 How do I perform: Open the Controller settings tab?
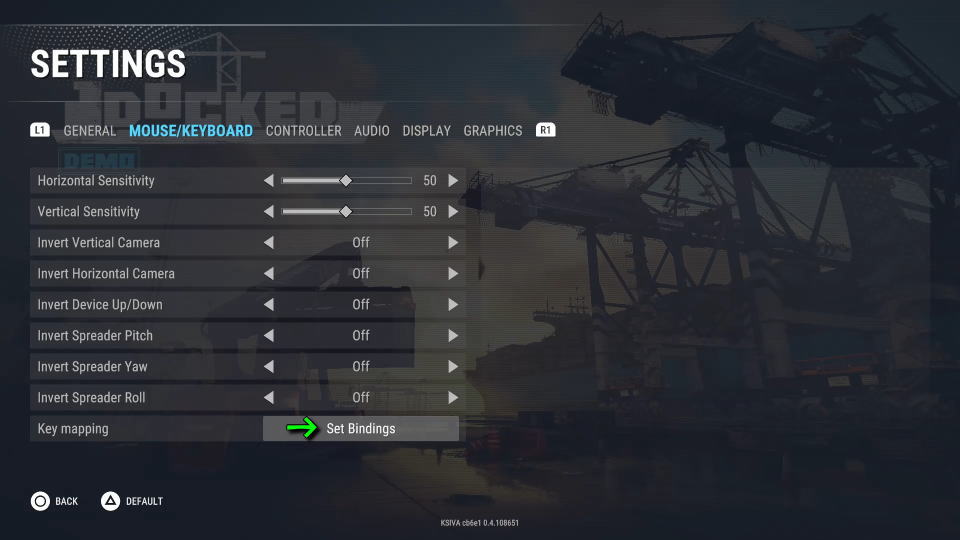(303, 131)
